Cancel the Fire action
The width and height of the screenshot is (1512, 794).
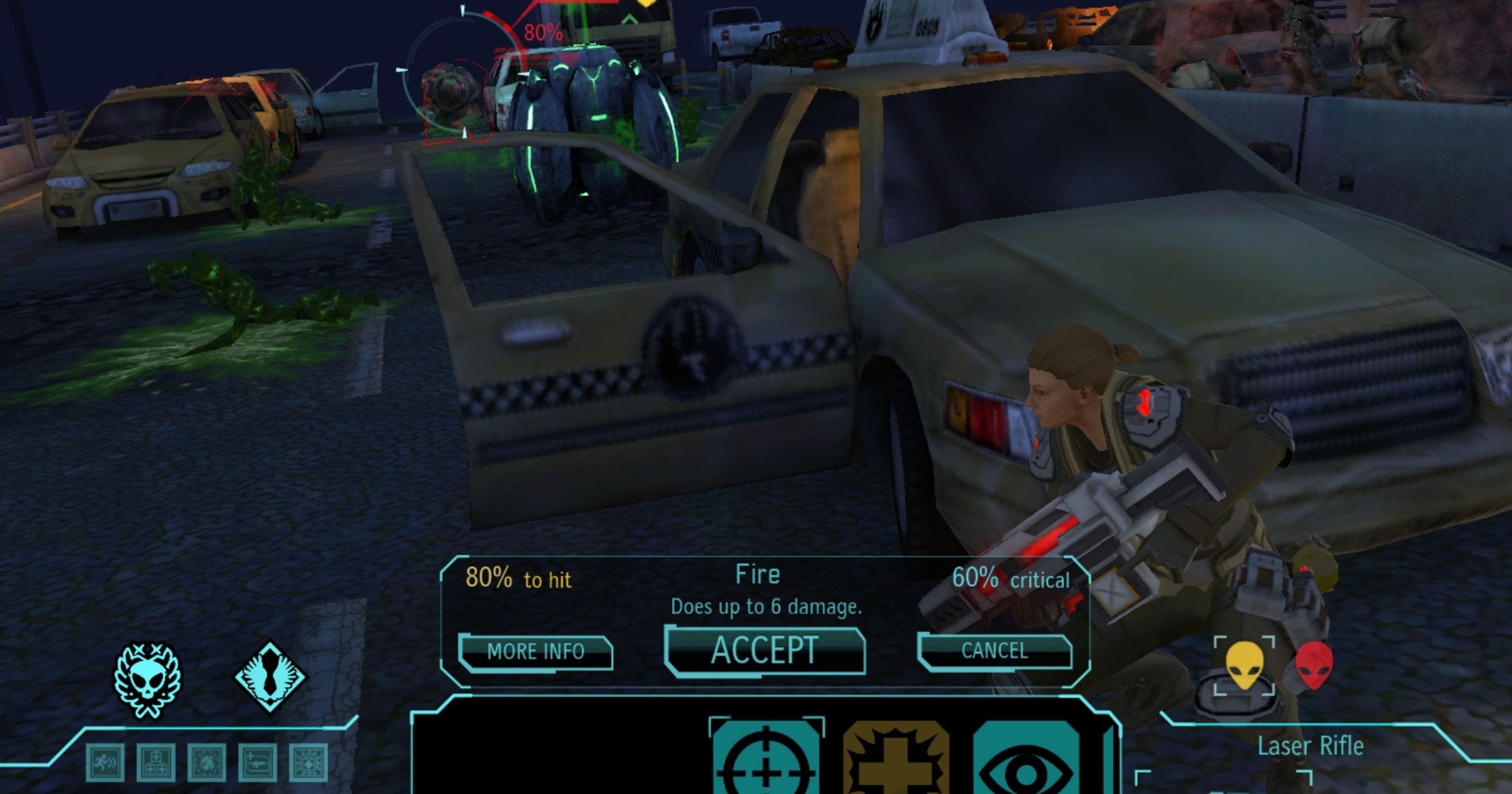tap(994, 651)
